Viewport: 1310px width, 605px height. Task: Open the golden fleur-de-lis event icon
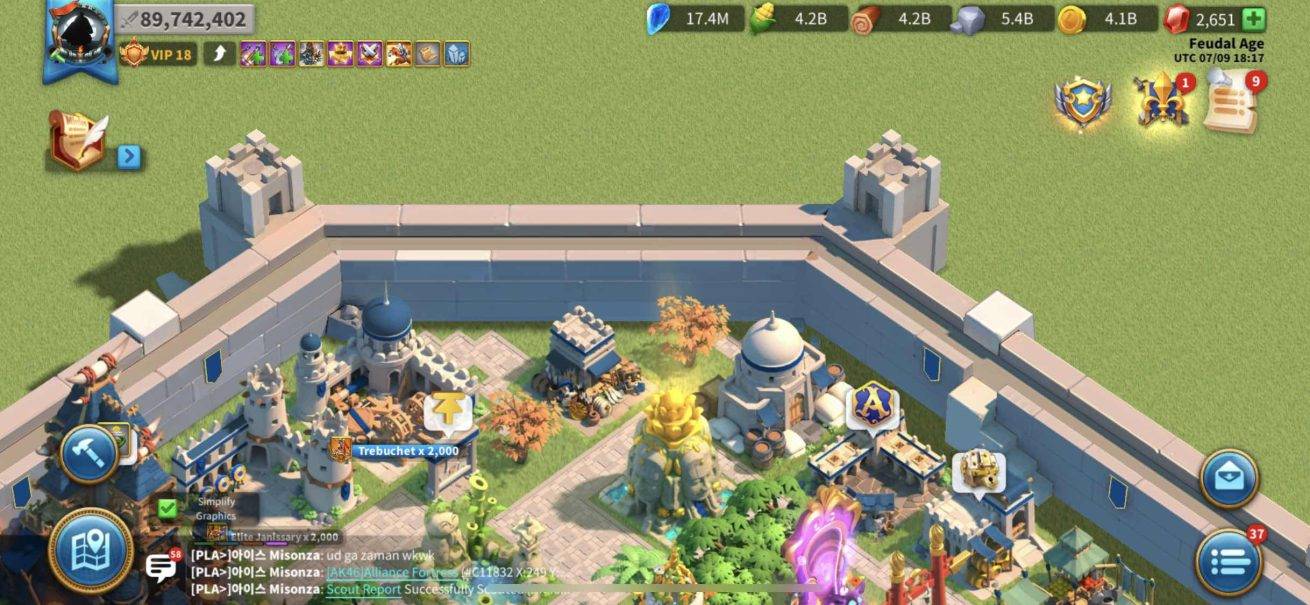(1160, 101)
